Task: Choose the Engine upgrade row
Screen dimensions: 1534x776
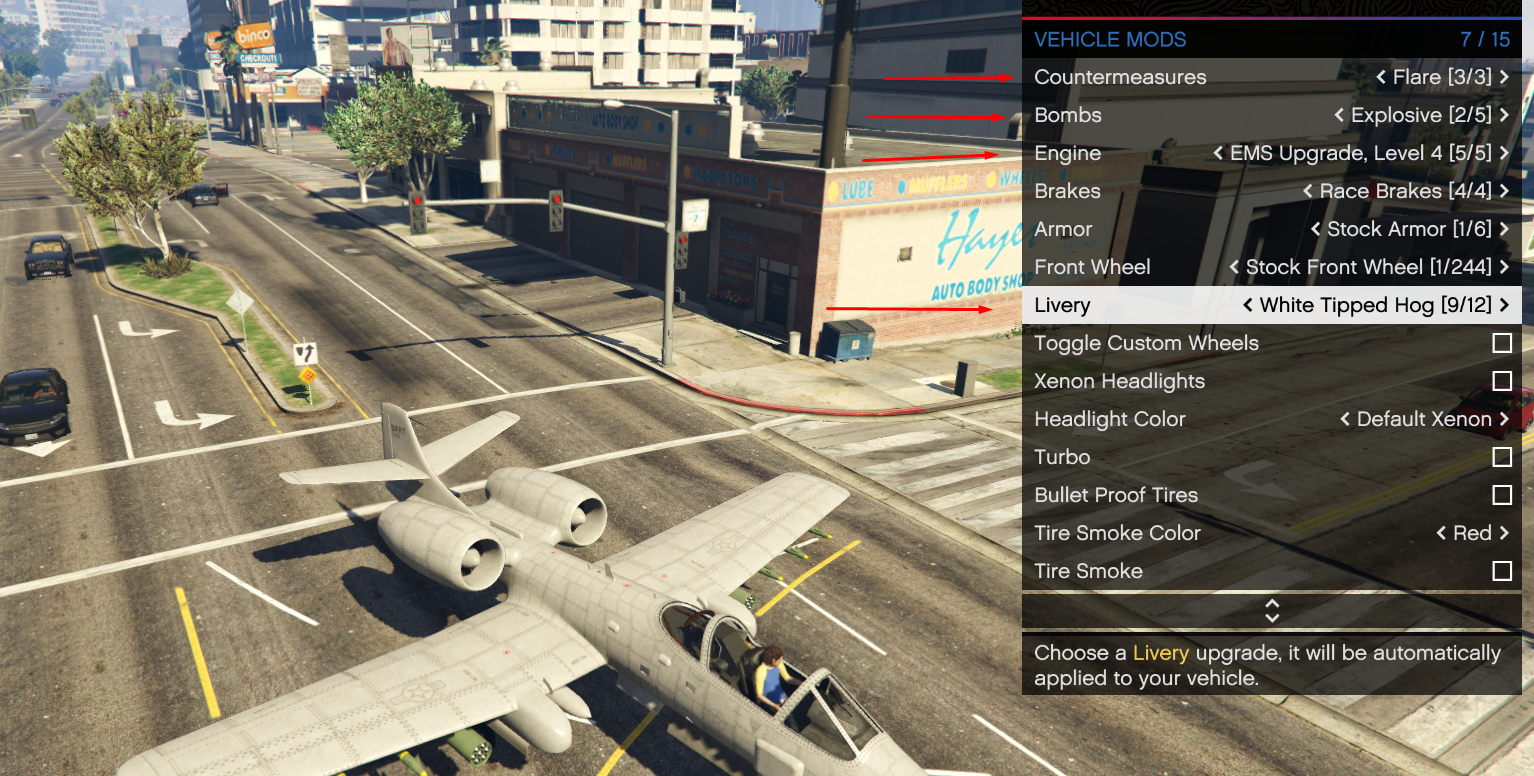Action: click(1068, 153)
